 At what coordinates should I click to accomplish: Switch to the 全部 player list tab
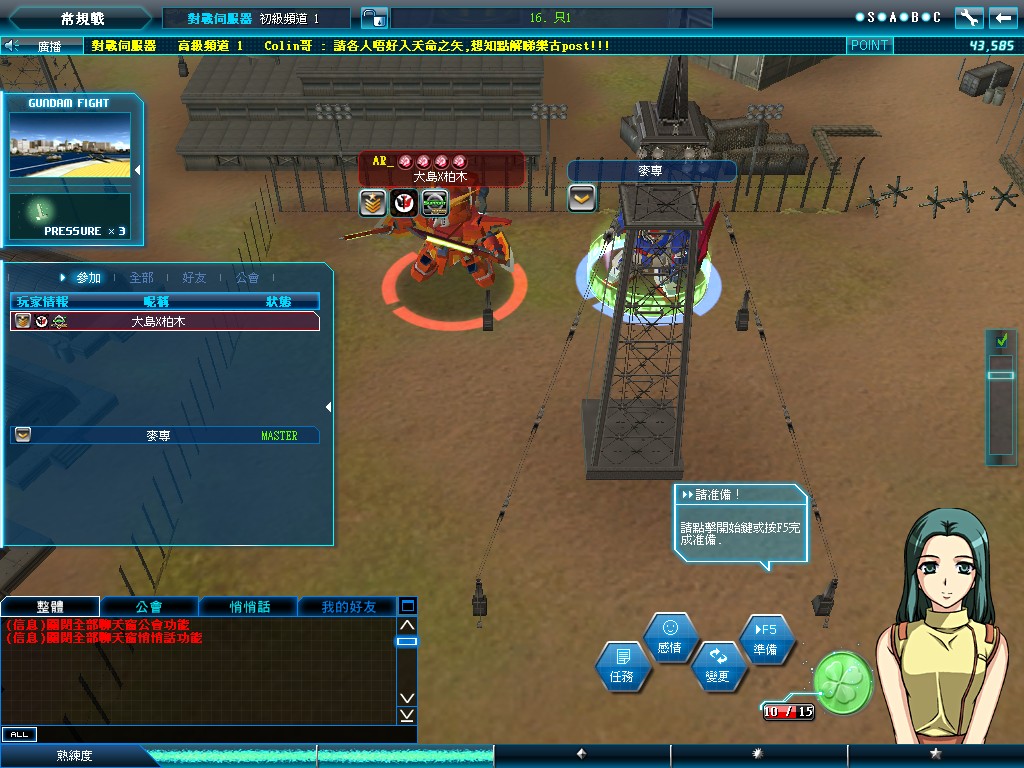[x=141, y=278]
